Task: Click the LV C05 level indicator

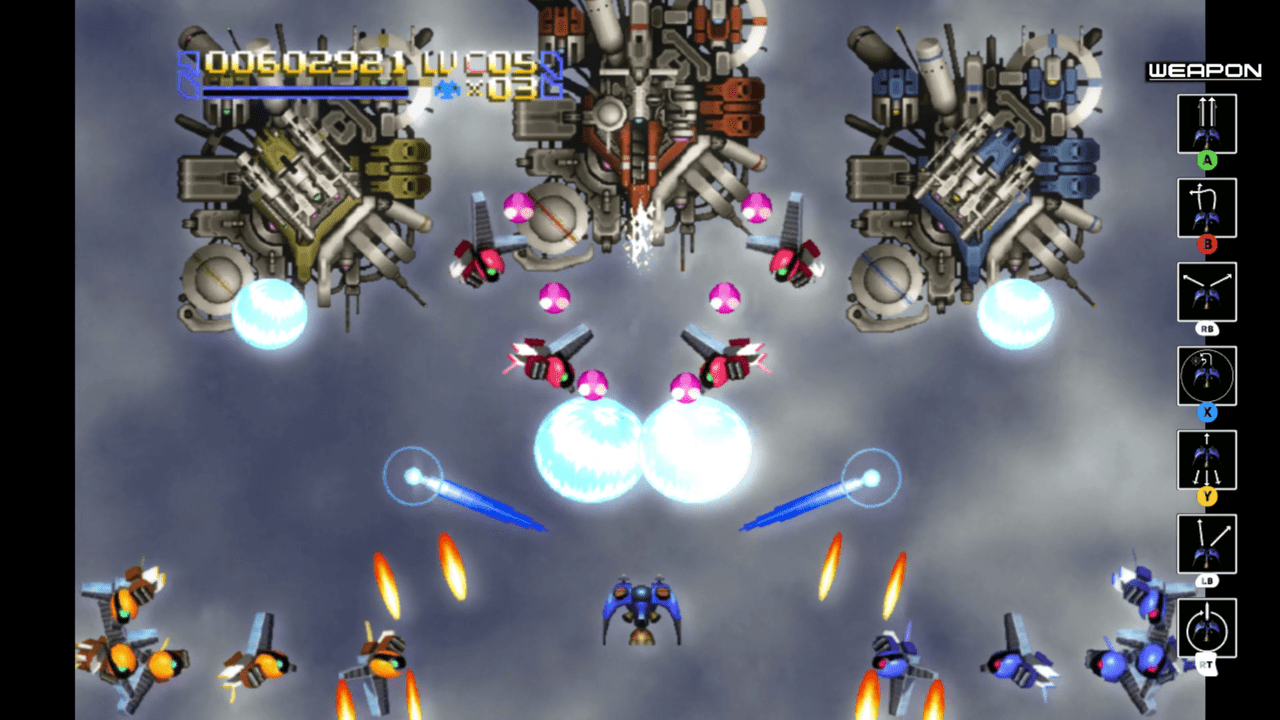Action: pos(476,63)
